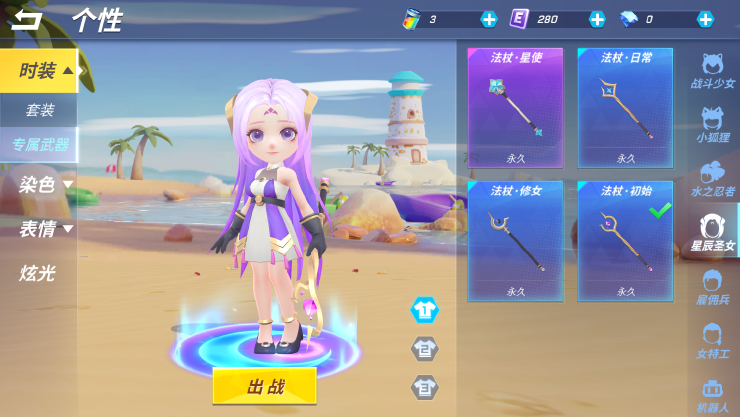Image resolution: width=740 pixels, height=417 pixels.
Task: Open the 套装 sub-tab
Action: click(40, 110)
